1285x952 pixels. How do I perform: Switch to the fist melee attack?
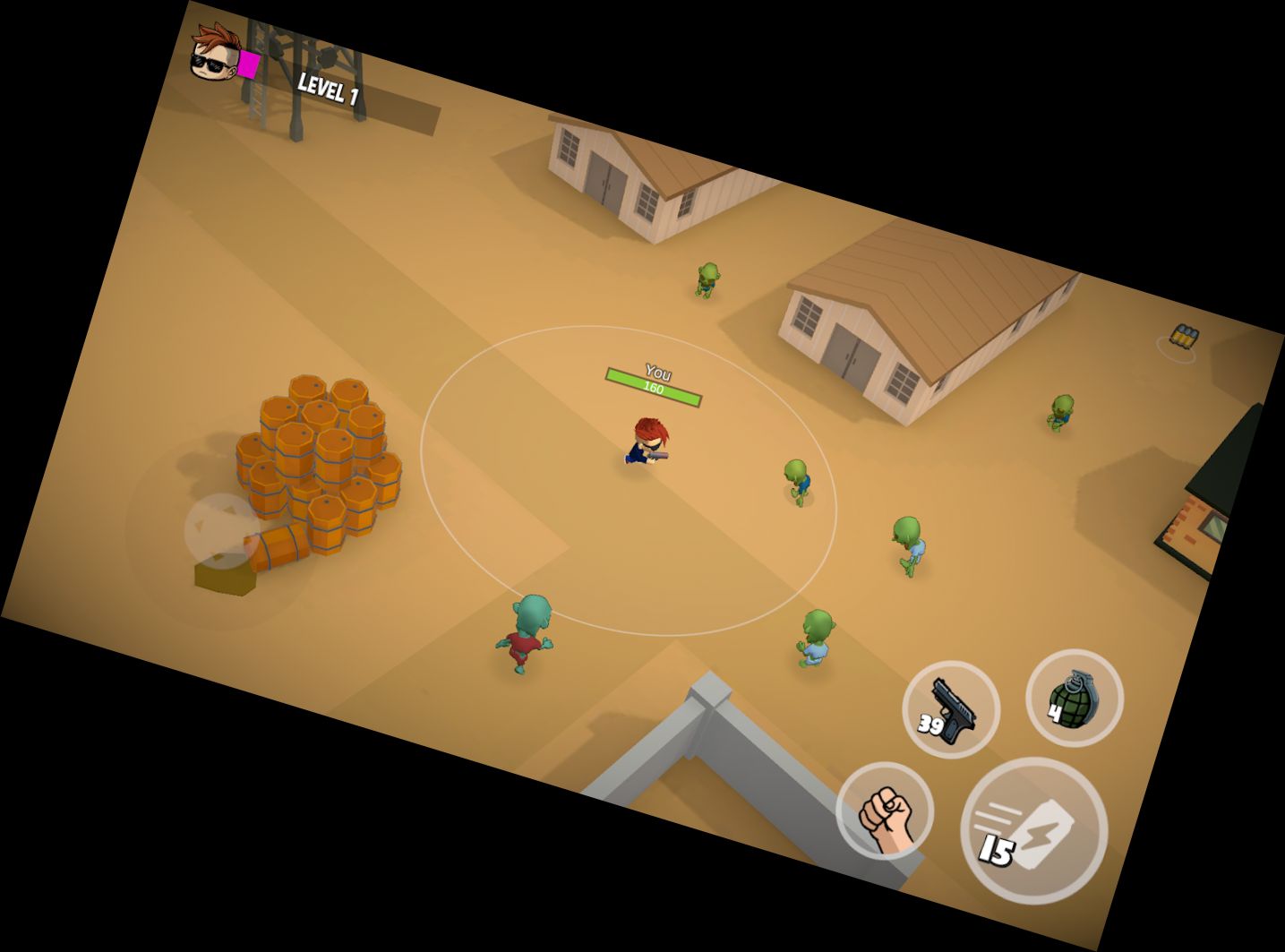(885, 811)
